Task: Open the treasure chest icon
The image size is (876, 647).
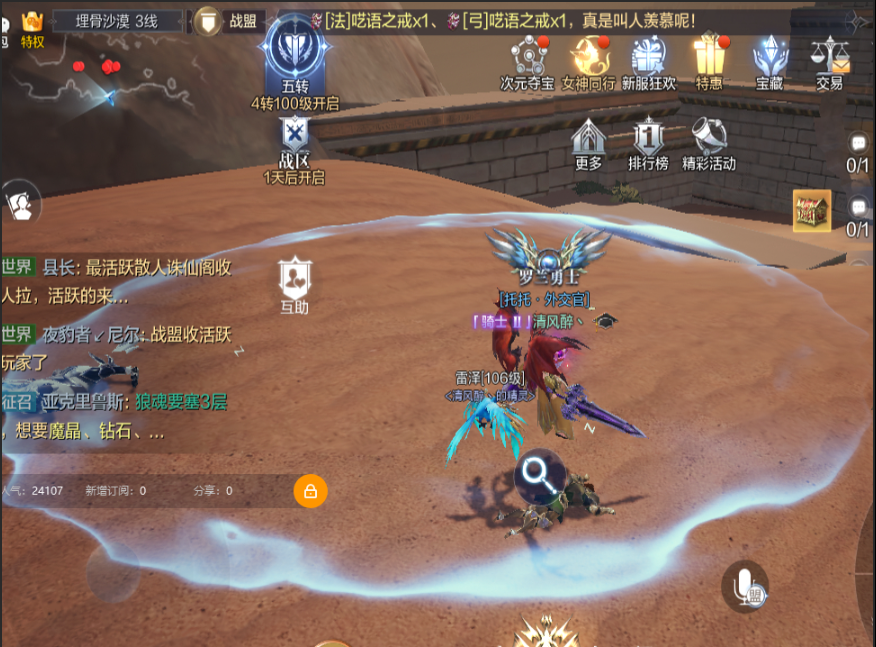Action: pos(812,210)
